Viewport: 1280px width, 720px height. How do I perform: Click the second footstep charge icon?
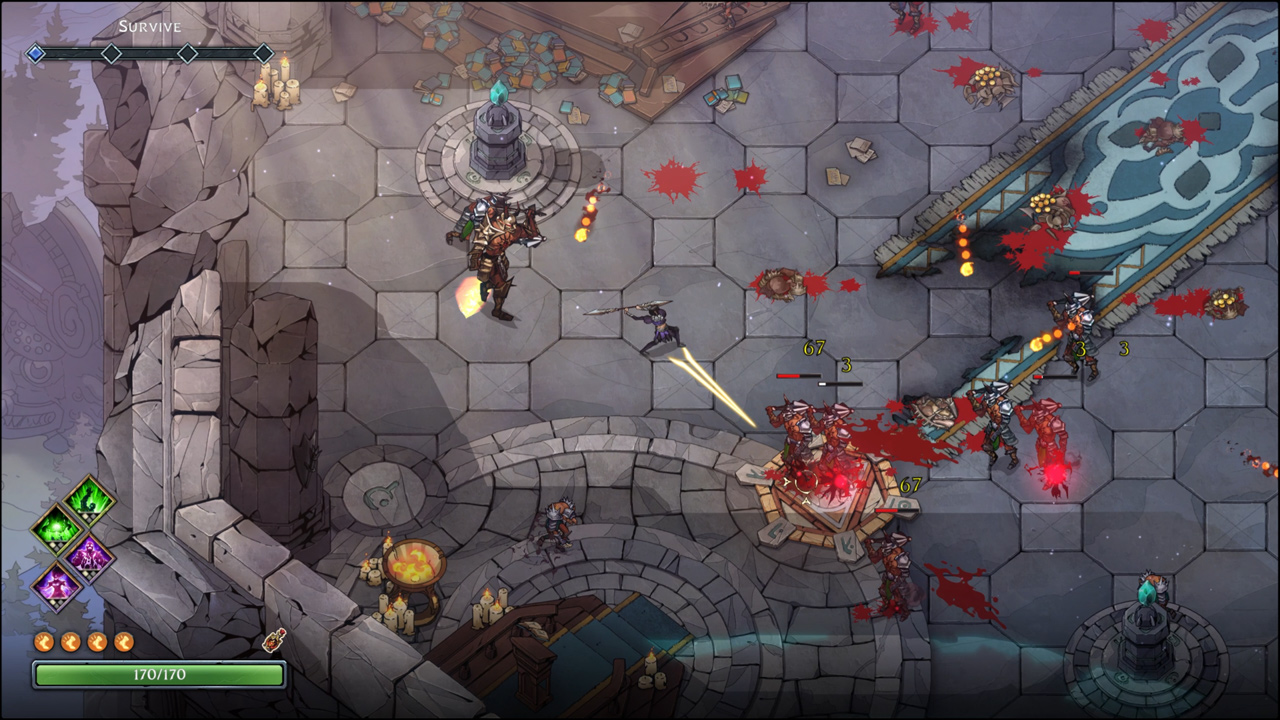pyautogui.click(x=68, y=641)
